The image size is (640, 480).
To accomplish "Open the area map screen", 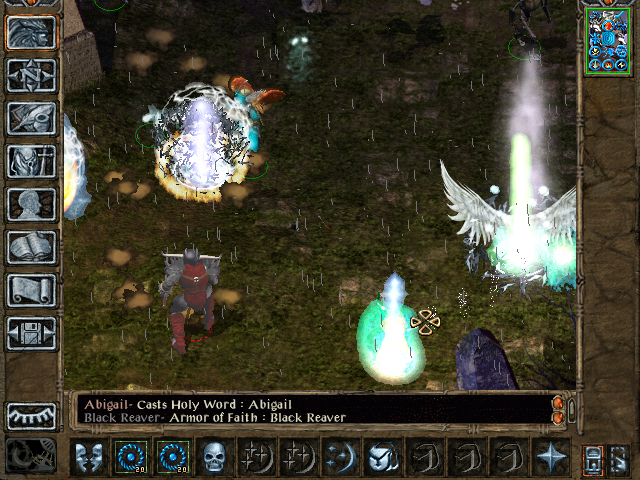I will (31, 75).
